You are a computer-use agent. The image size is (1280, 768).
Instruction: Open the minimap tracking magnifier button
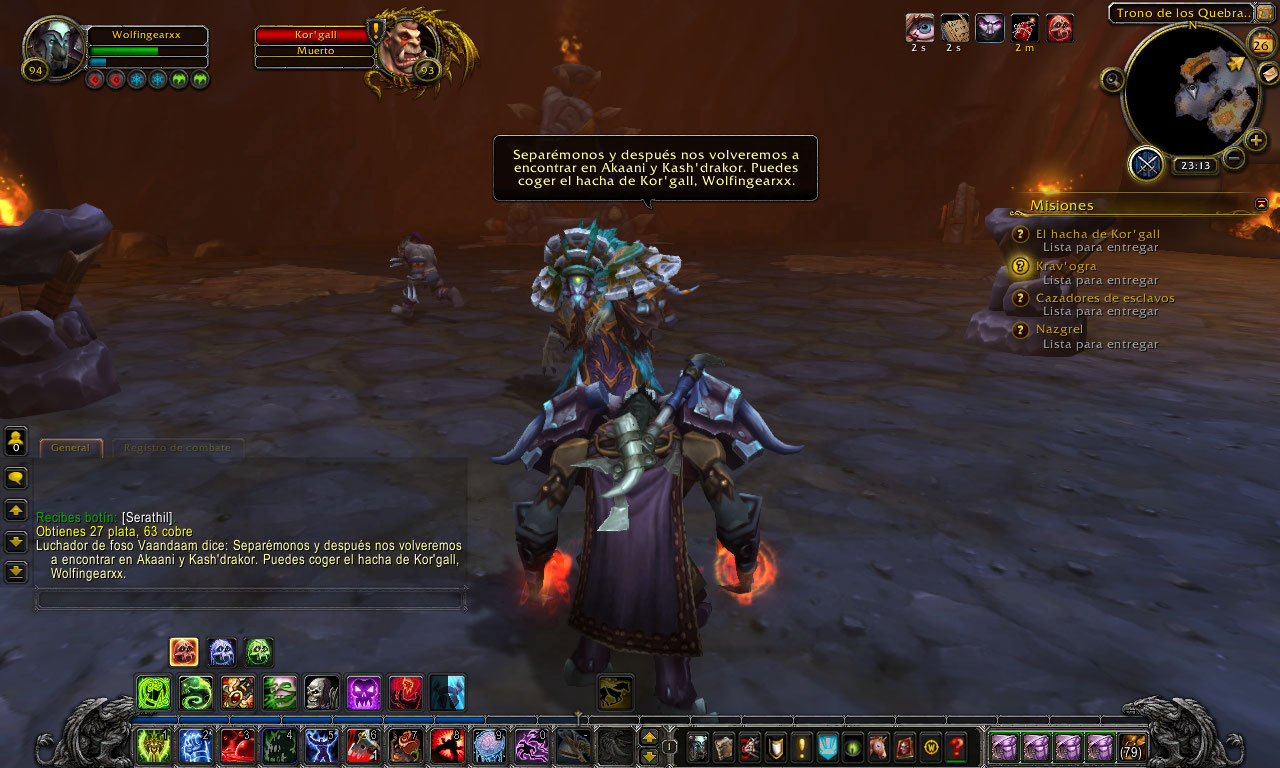[x=1112, y=80]
